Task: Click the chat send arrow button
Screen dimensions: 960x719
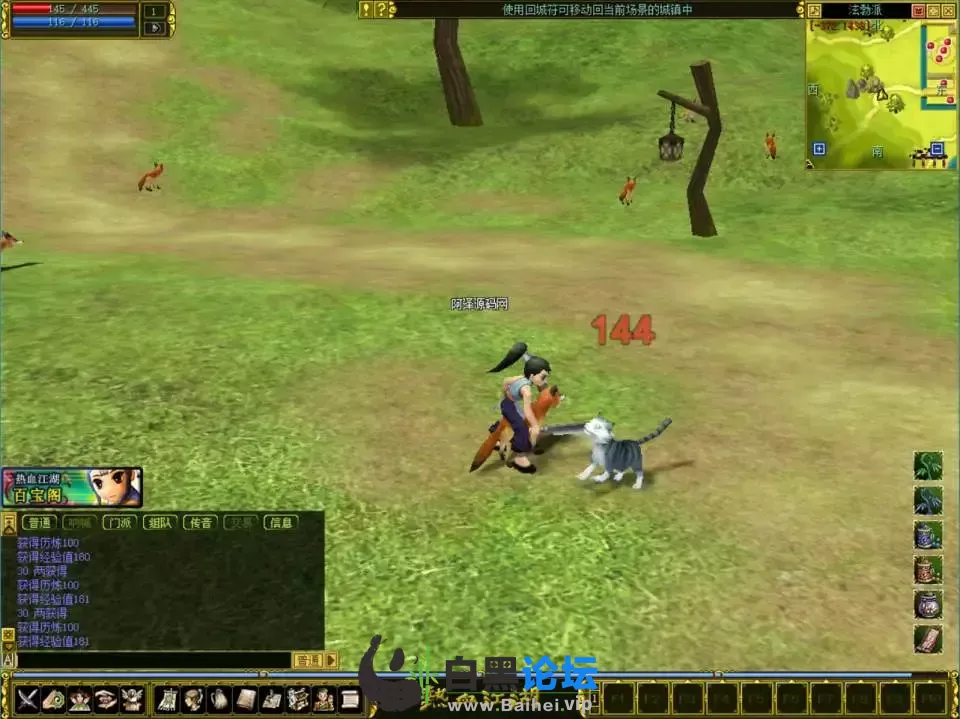Action: [332, 660]
